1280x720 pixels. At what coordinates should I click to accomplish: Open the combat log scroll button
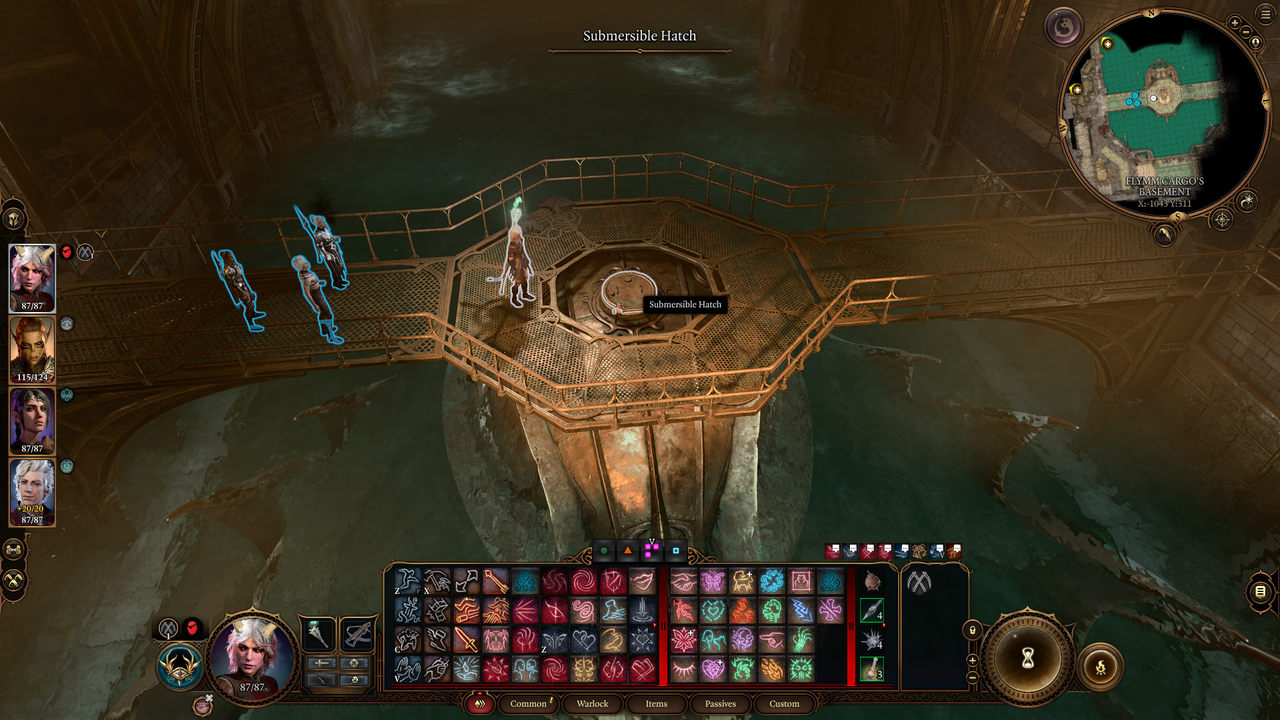[x=1261, y=592]
